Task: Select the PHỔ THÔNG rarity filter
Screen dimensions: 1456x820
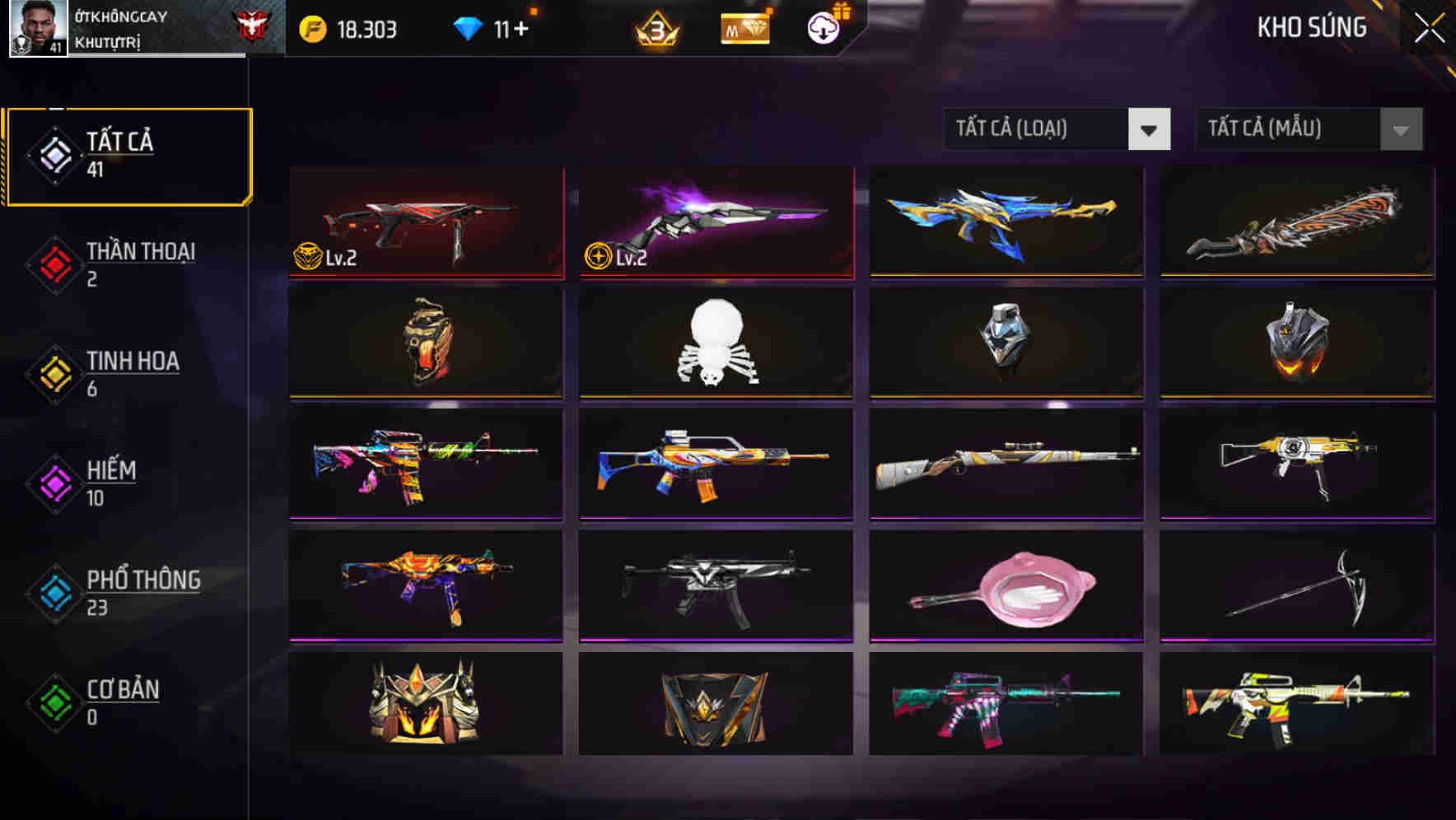Action: point(132,592)
